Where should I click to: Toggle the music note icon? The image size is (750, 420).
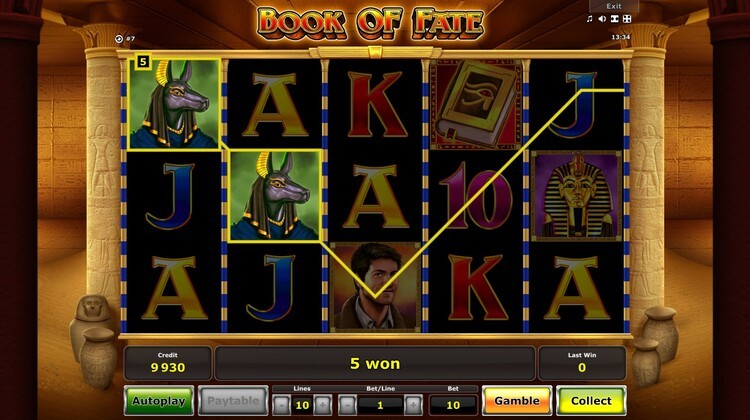588,19
